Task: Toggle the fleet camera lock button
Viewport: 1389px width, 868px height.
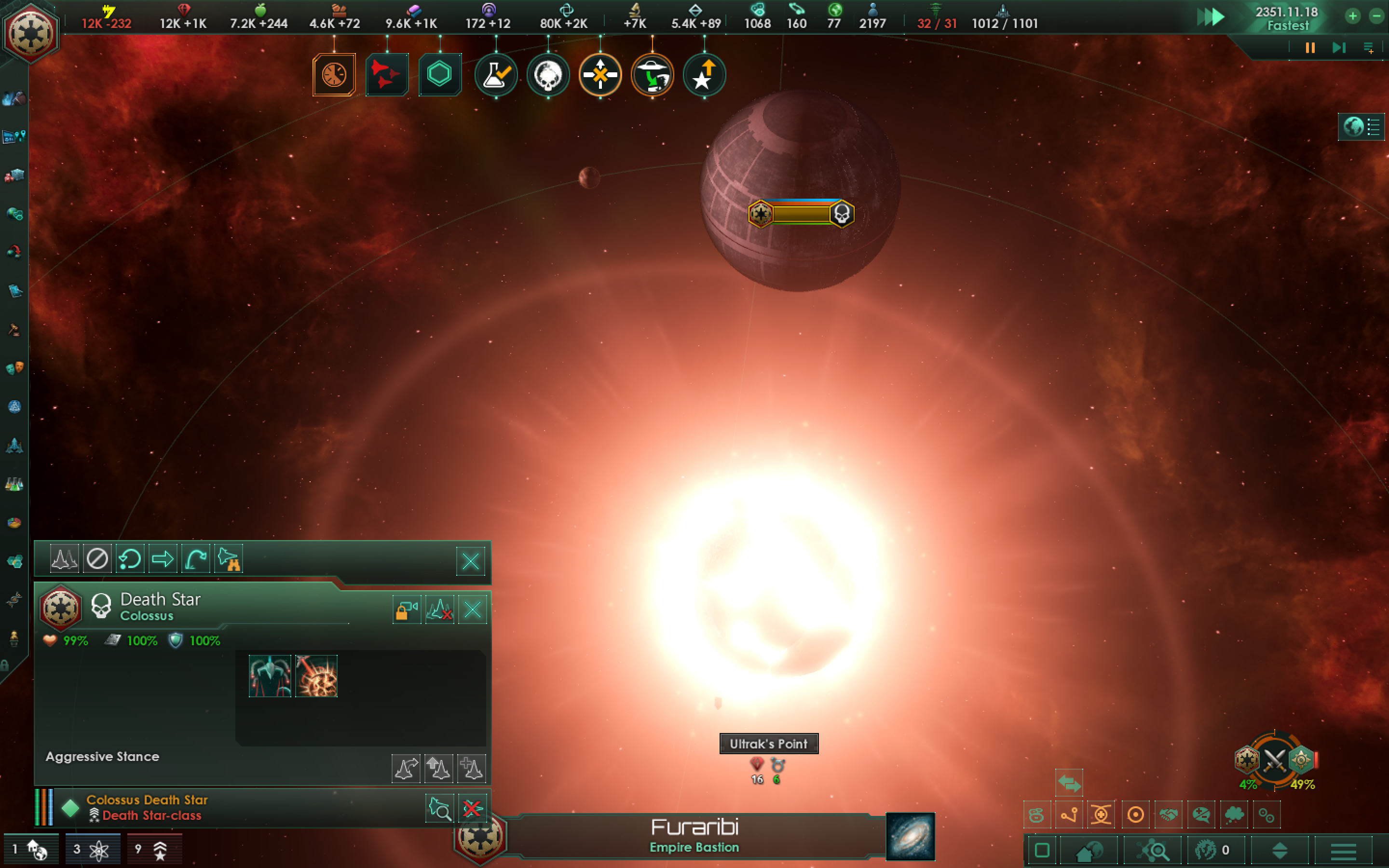Action: (x=407, y=609)
